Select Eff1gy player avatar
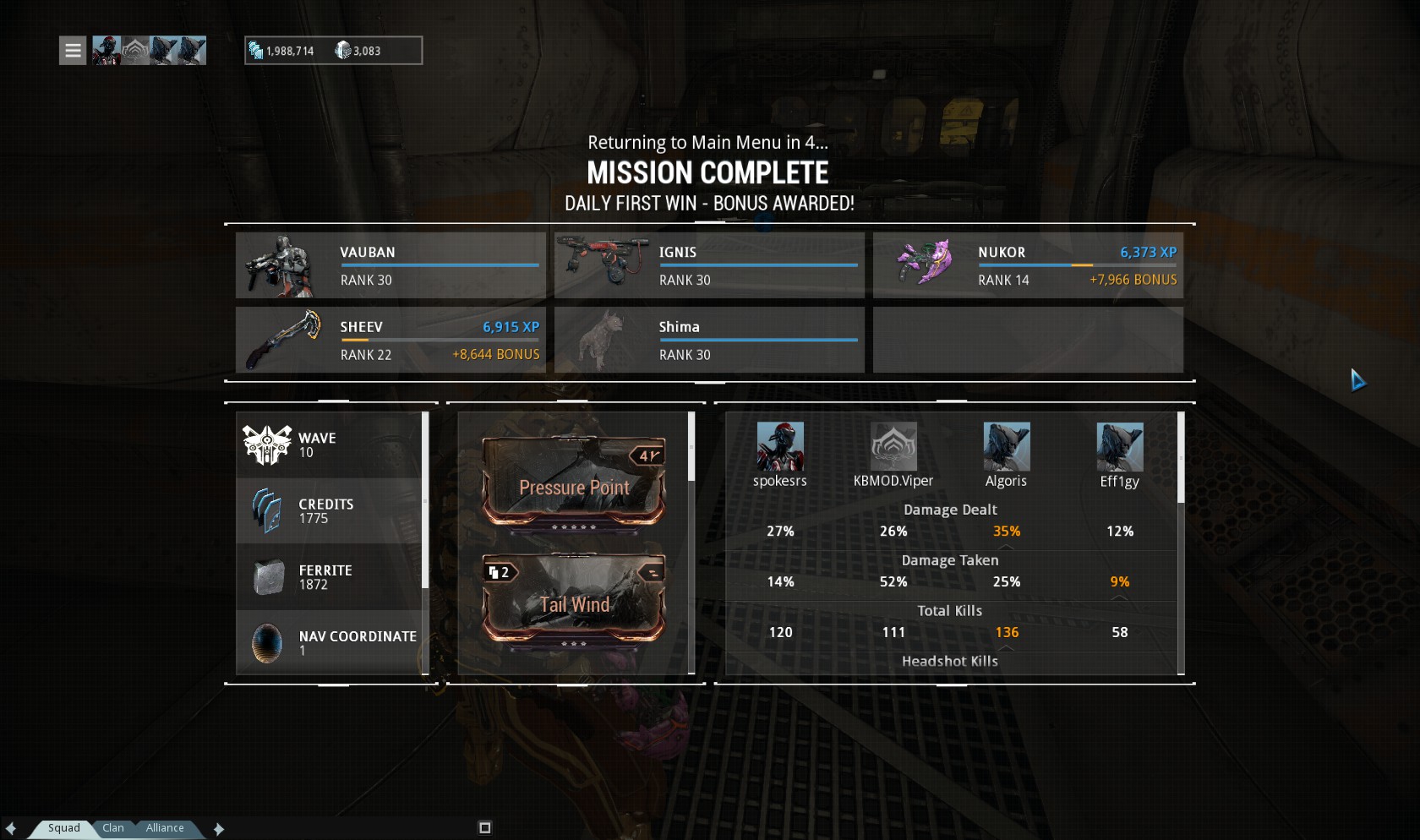 pyautogui.click(x=1120, y=447)
